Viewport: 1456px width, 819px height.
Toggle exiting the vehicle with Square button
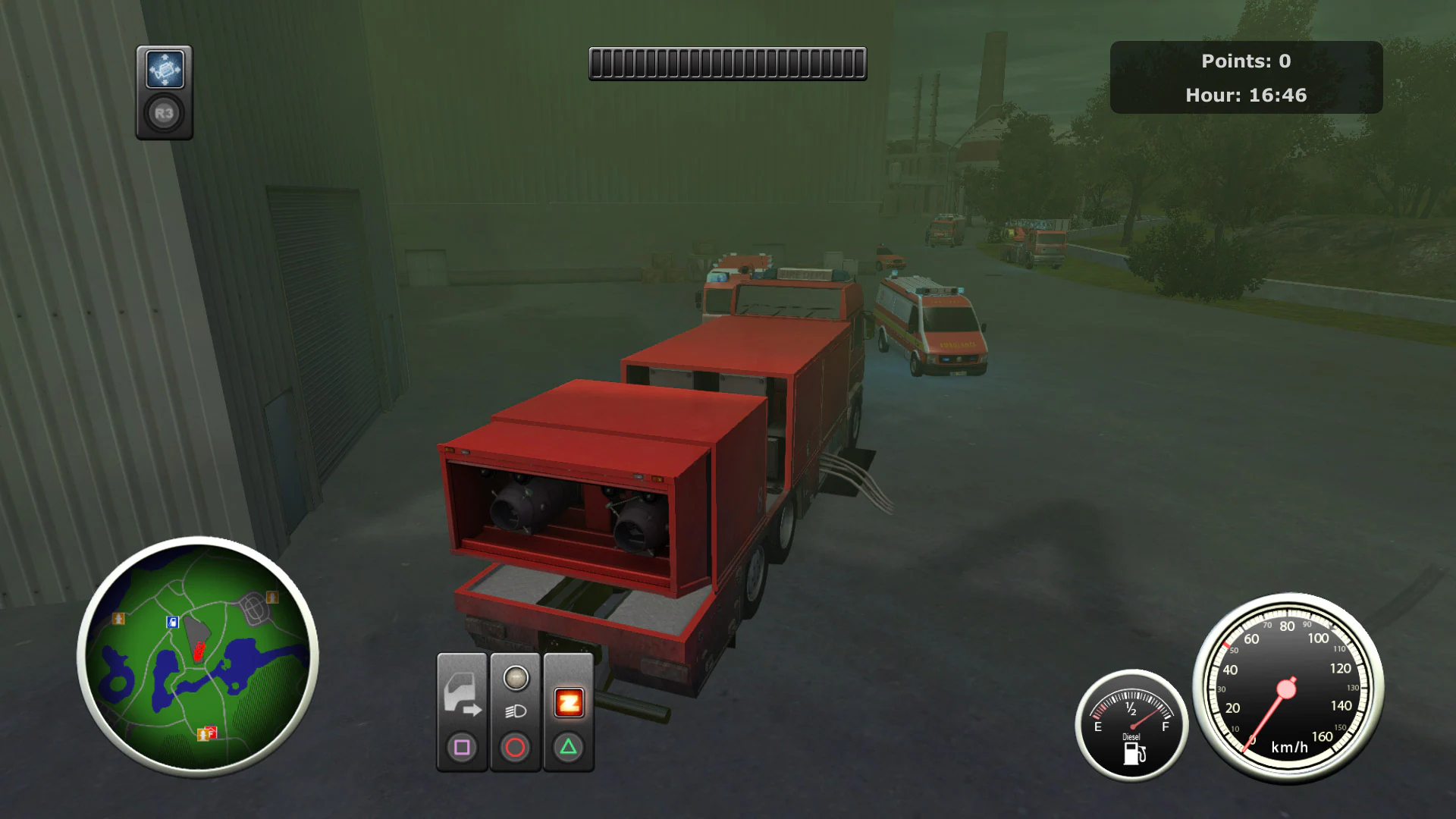click(x=462, y=747)
